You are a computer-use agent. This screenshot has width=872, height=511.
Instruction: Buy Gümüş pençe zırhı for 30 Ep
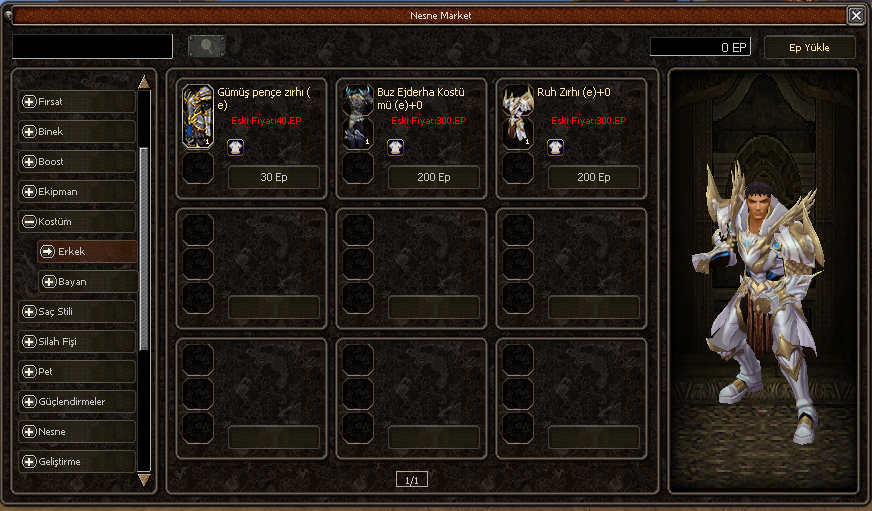(273, 177)
